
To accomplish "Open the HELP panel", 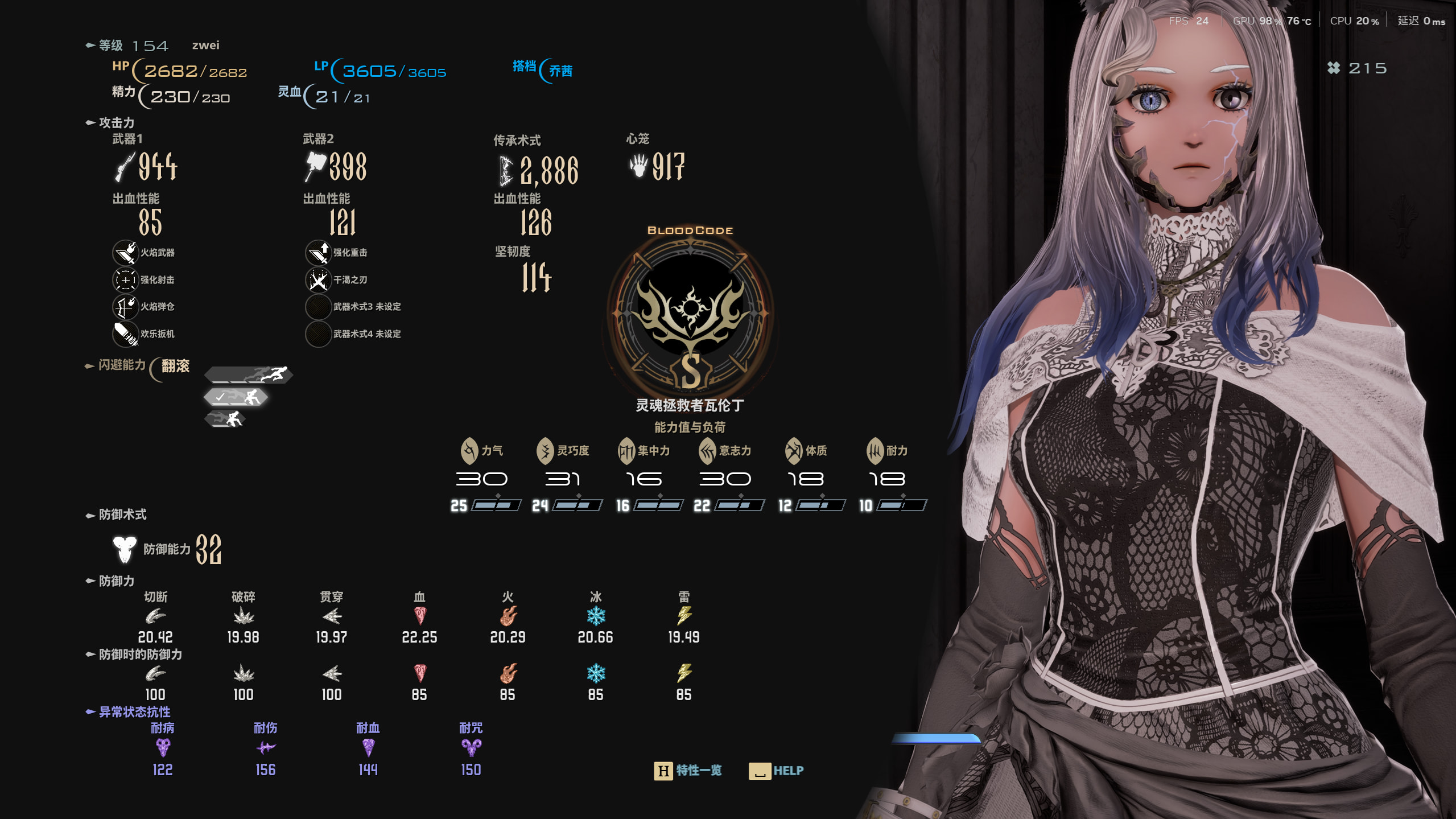I will tap(776, 771).
